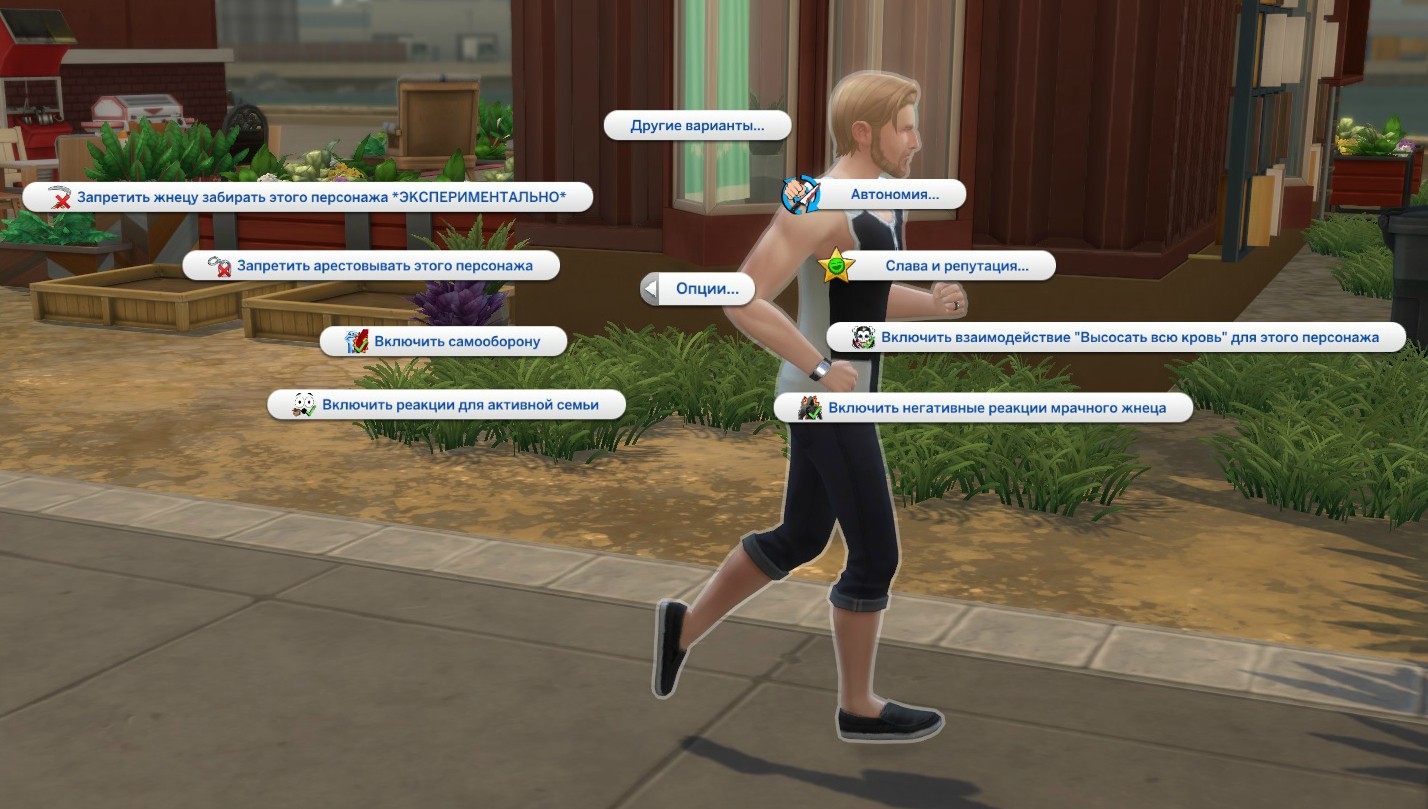This screenshot has width=1428, height=809.
Task: Select "Включить реакции для активной семьи"
Action: point(459,405)
